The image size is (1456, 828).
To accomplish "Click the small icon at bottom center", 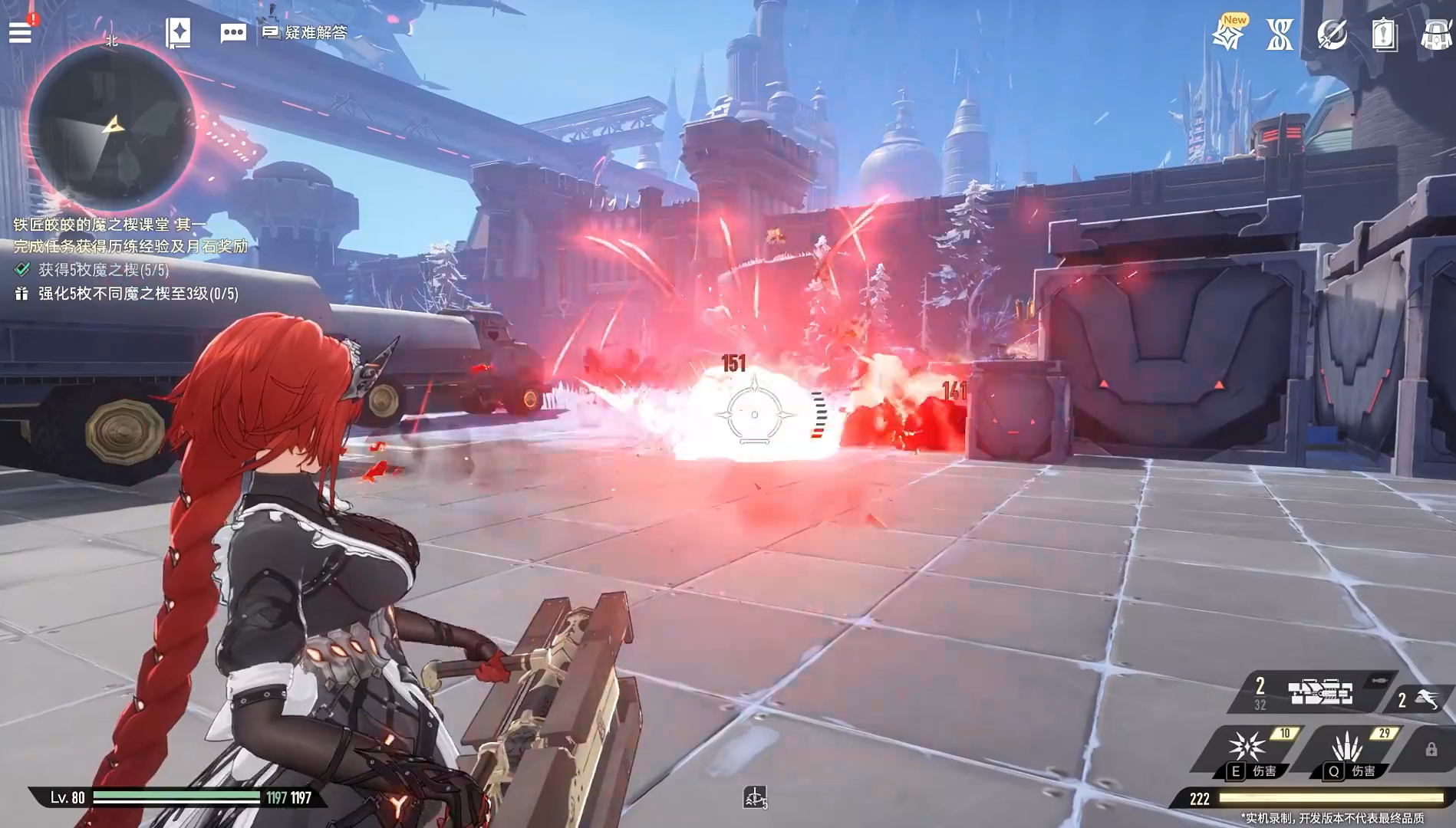I will tap(755, 798).
